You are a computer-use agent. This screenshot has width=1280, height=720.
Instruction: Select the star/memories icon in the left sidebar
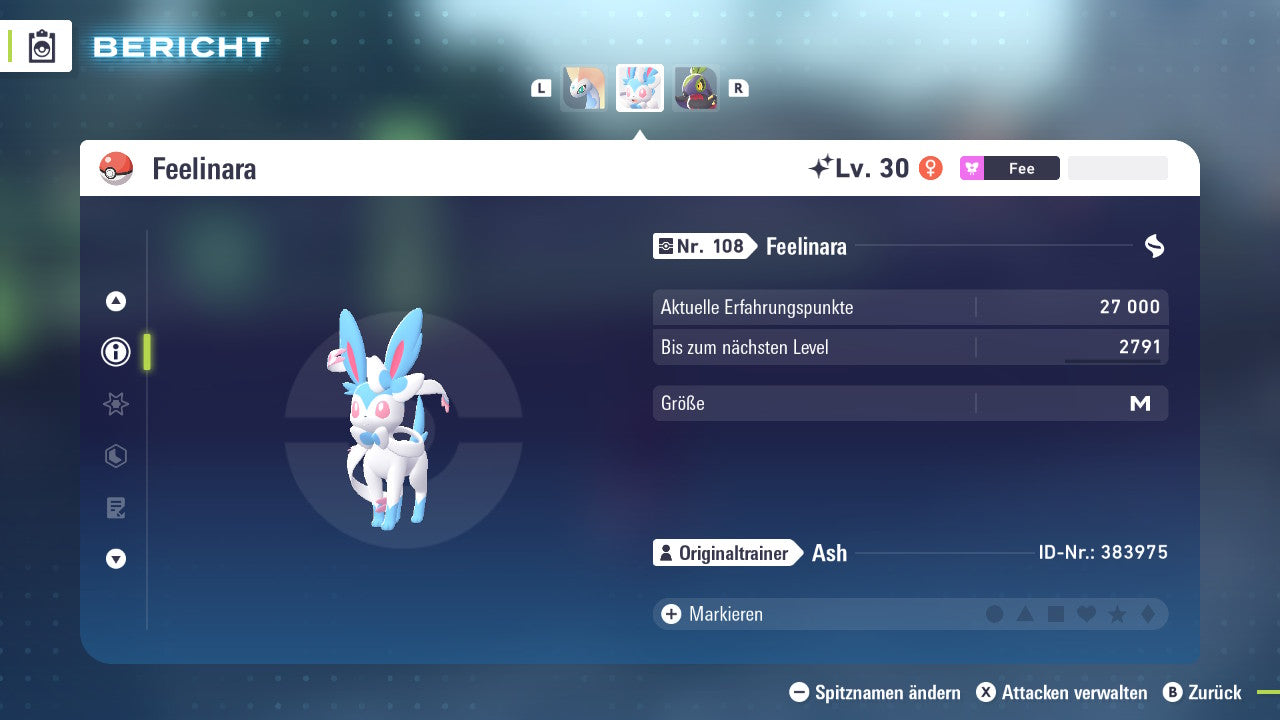pos(115,404)
